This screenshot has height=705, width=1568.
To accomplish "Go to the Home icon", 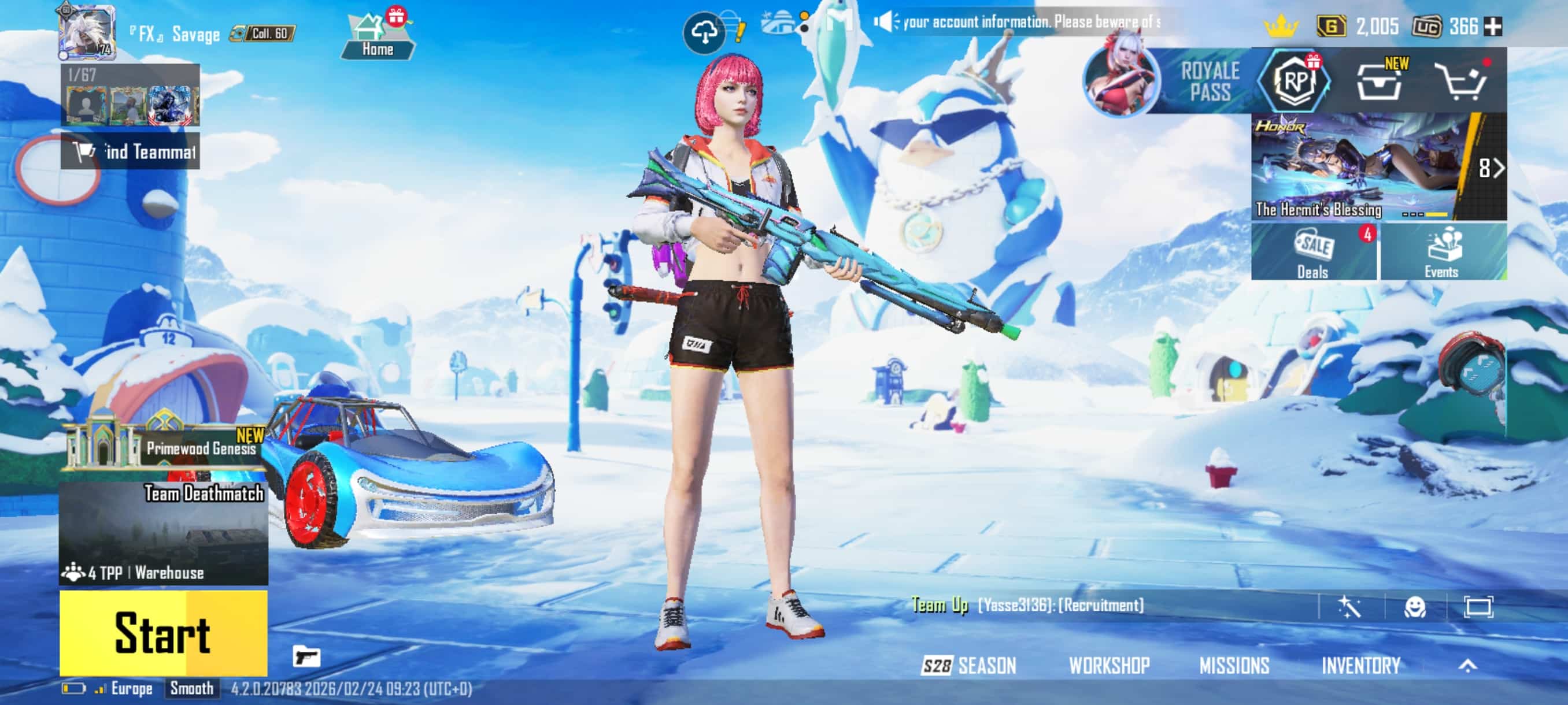I will pyautogui.click(x=378, y=35).
